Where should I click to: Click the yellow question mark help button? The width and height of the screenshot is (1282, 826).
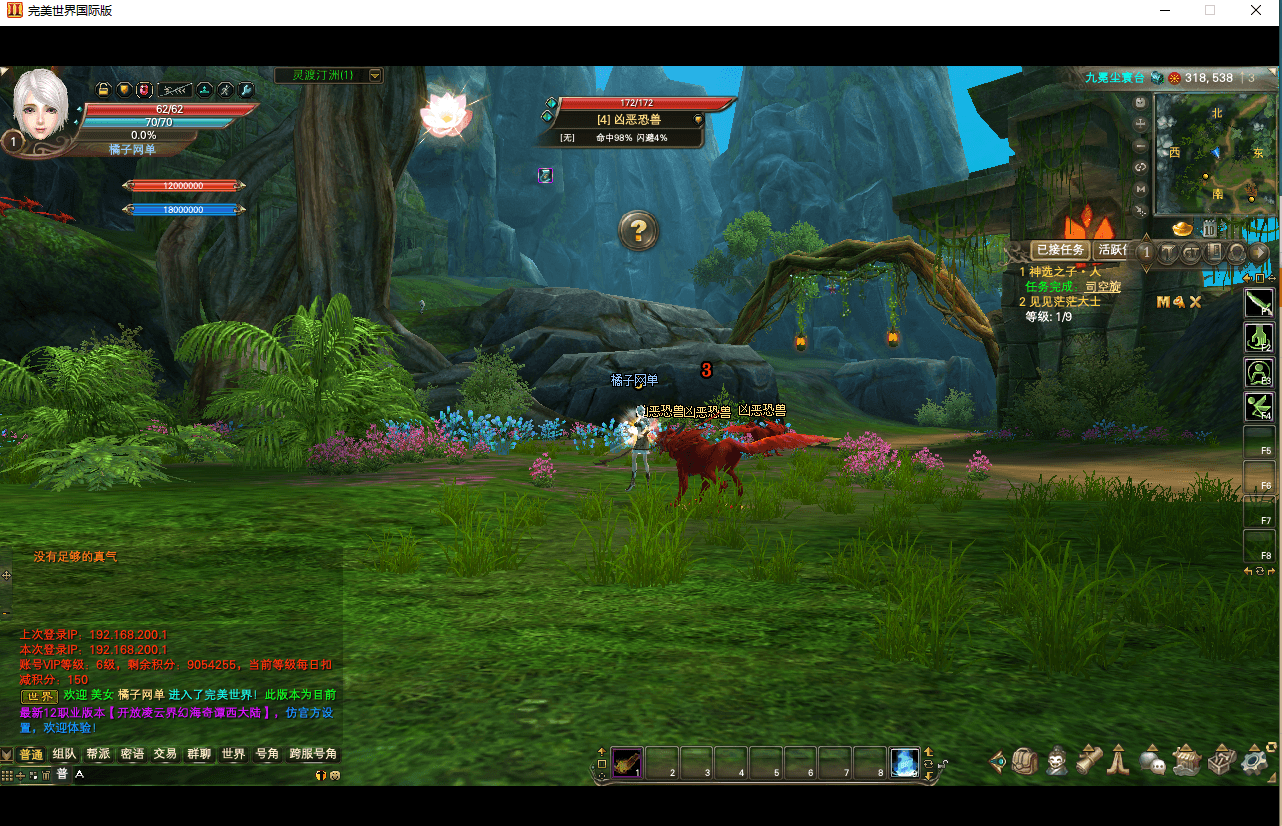(638, 231)
